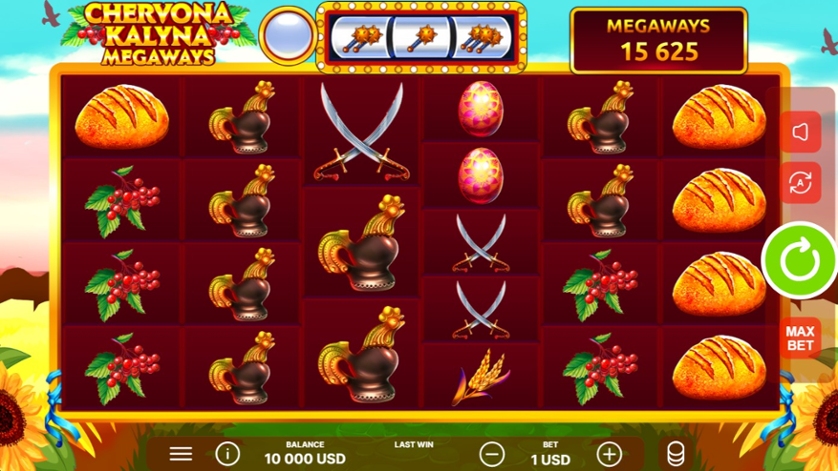
Task: Decrease the bet with the minus button
Action: 491,454
